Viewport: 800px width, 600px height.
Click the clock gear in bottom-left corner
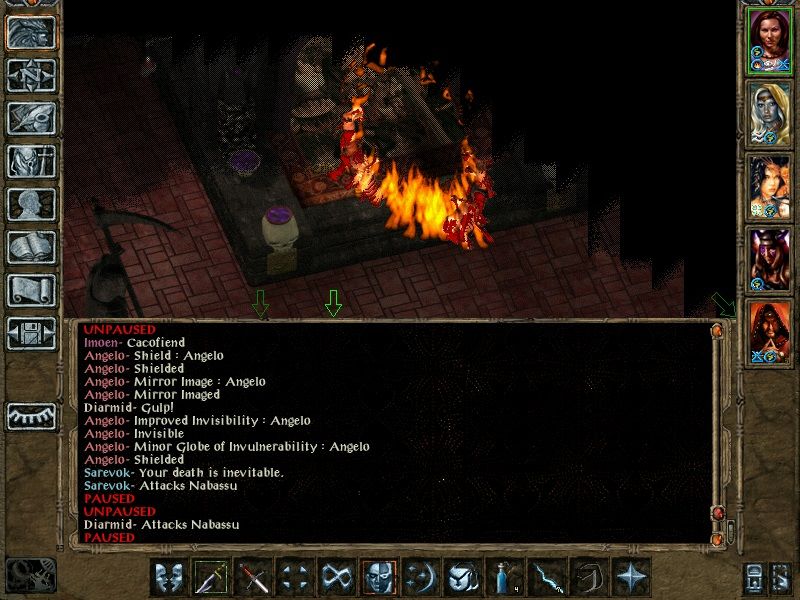pos(30,575)
